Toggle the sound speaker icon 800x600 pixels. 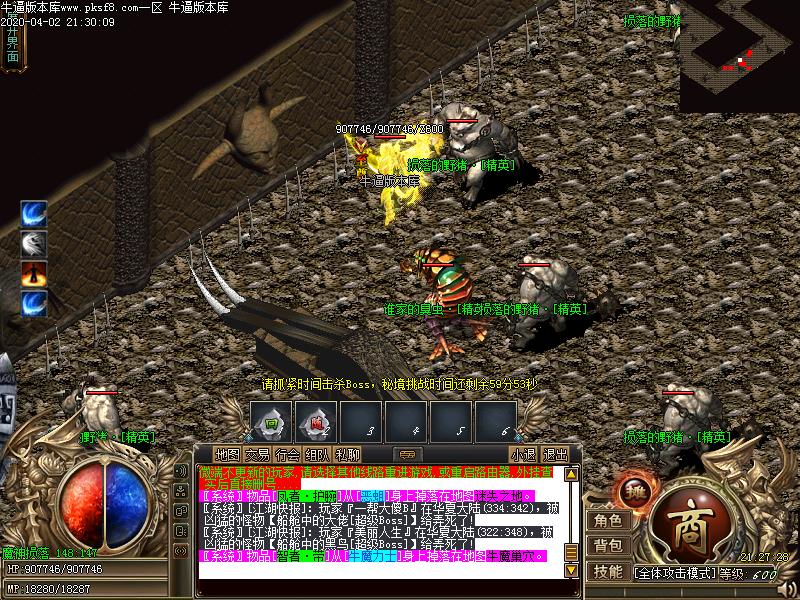coord(181,470)
